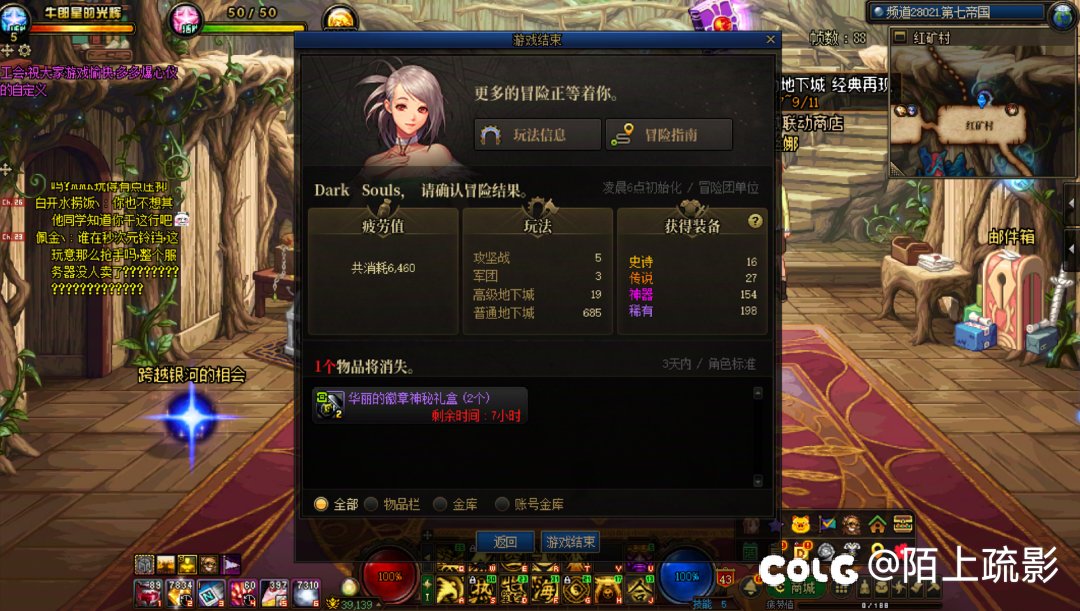Viewport: 1080px width, 611px height.
Task: Use the quick slot item with count 7834
Action: [181, 592]
